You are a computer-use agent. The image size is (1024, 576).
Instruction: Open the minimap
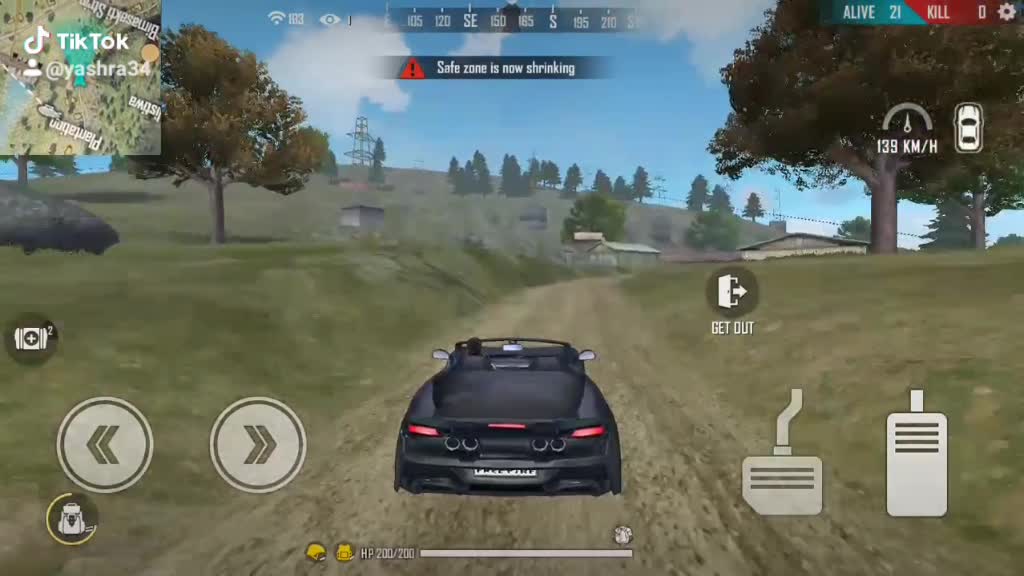[x=80, y=77]
